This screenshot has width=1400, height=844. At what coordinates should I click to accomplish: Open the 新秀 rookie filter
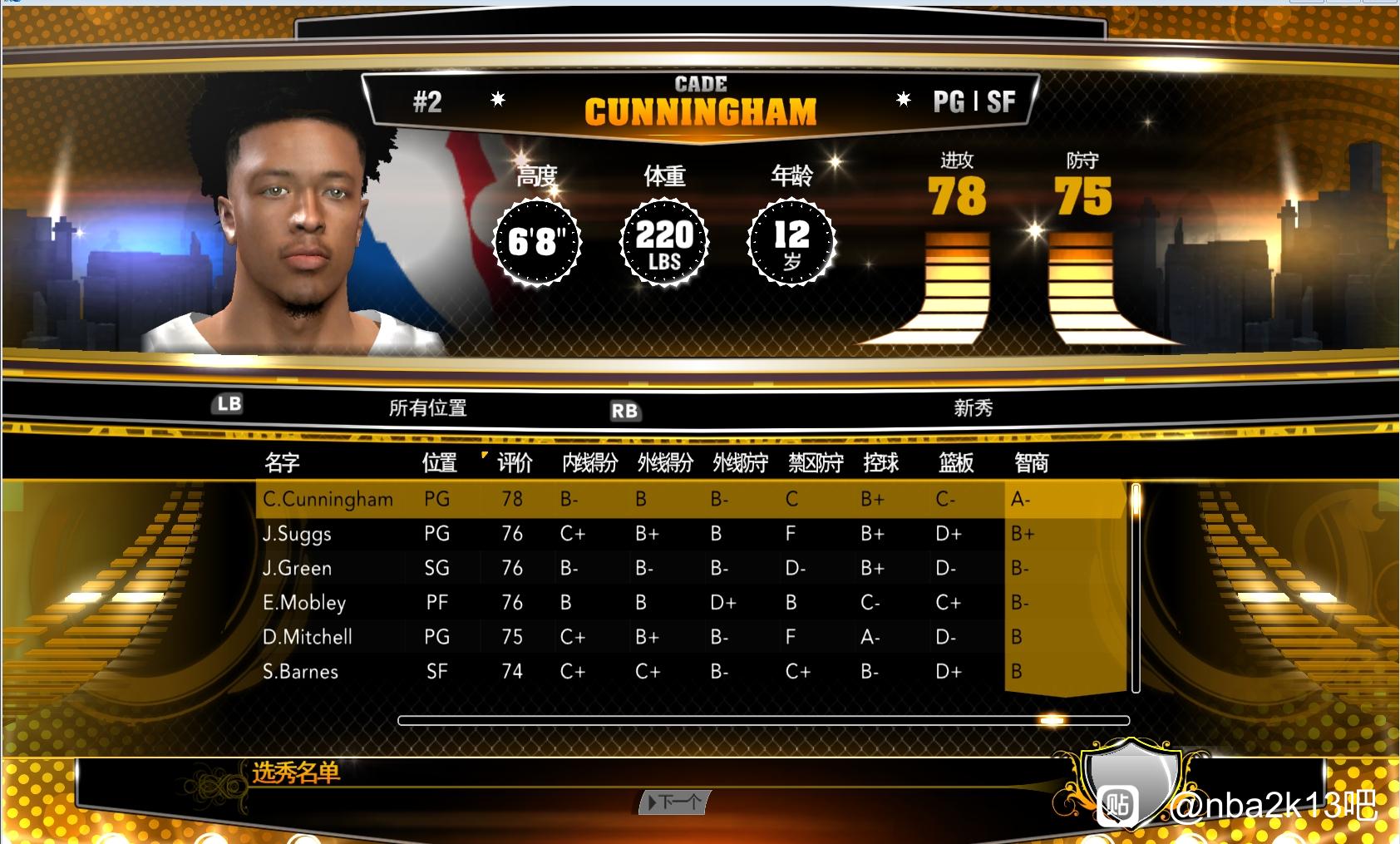(x=974, y=407)
